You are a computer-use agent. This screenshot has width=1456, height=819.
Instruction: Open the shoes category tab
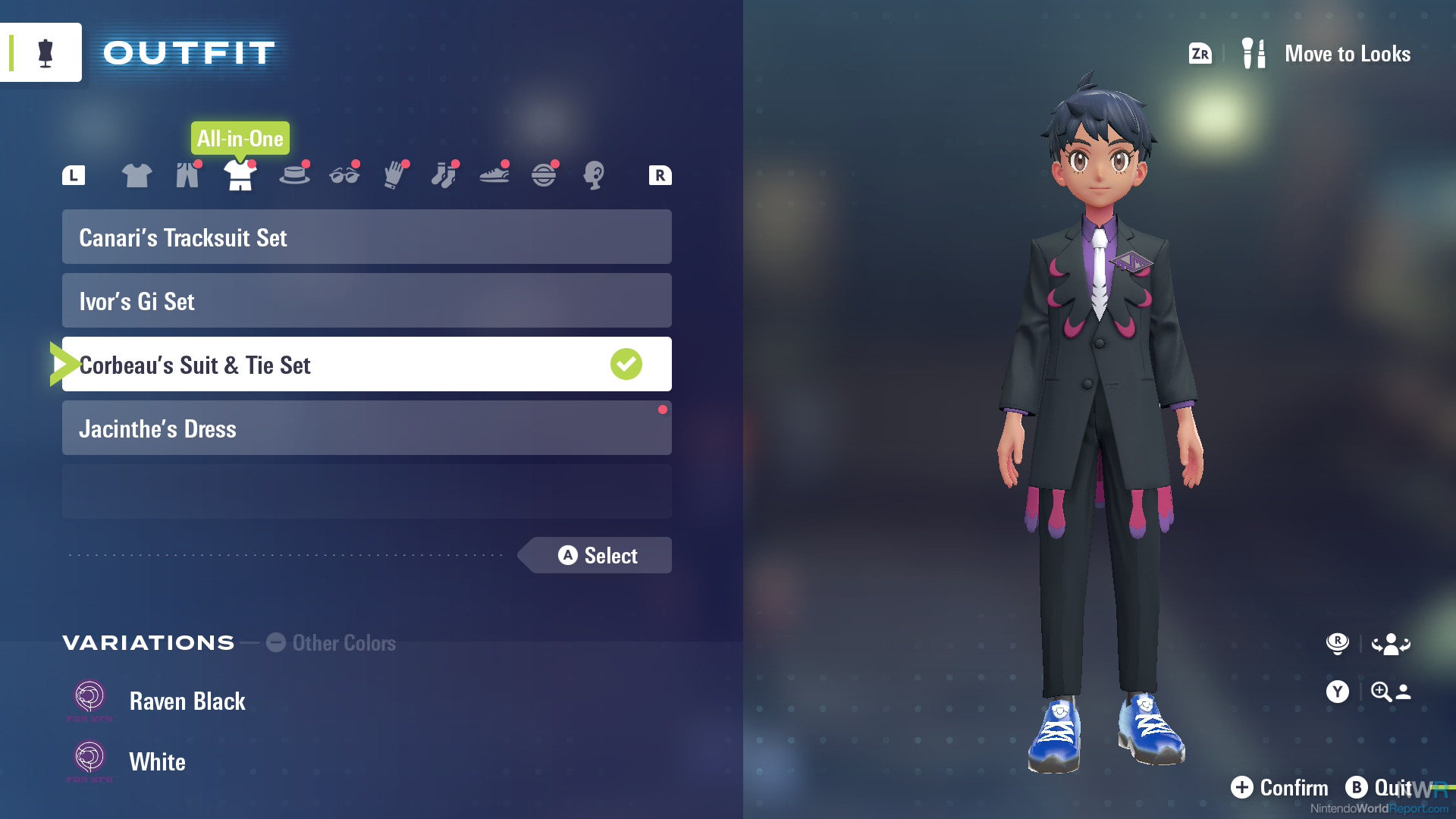pos(494,175)
